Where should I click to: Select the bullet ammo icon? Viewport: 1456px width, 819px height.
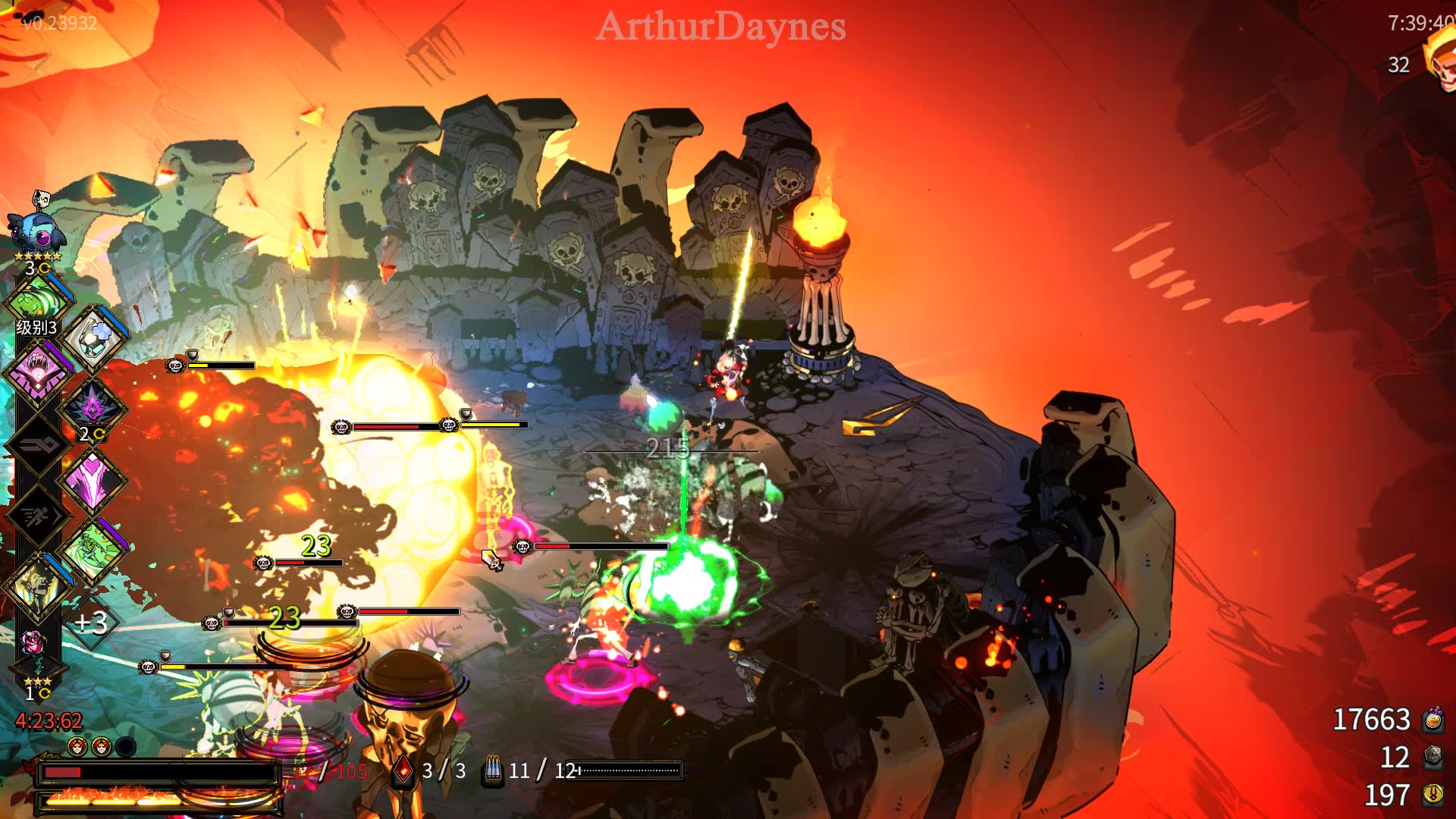[x=493, y=770]
